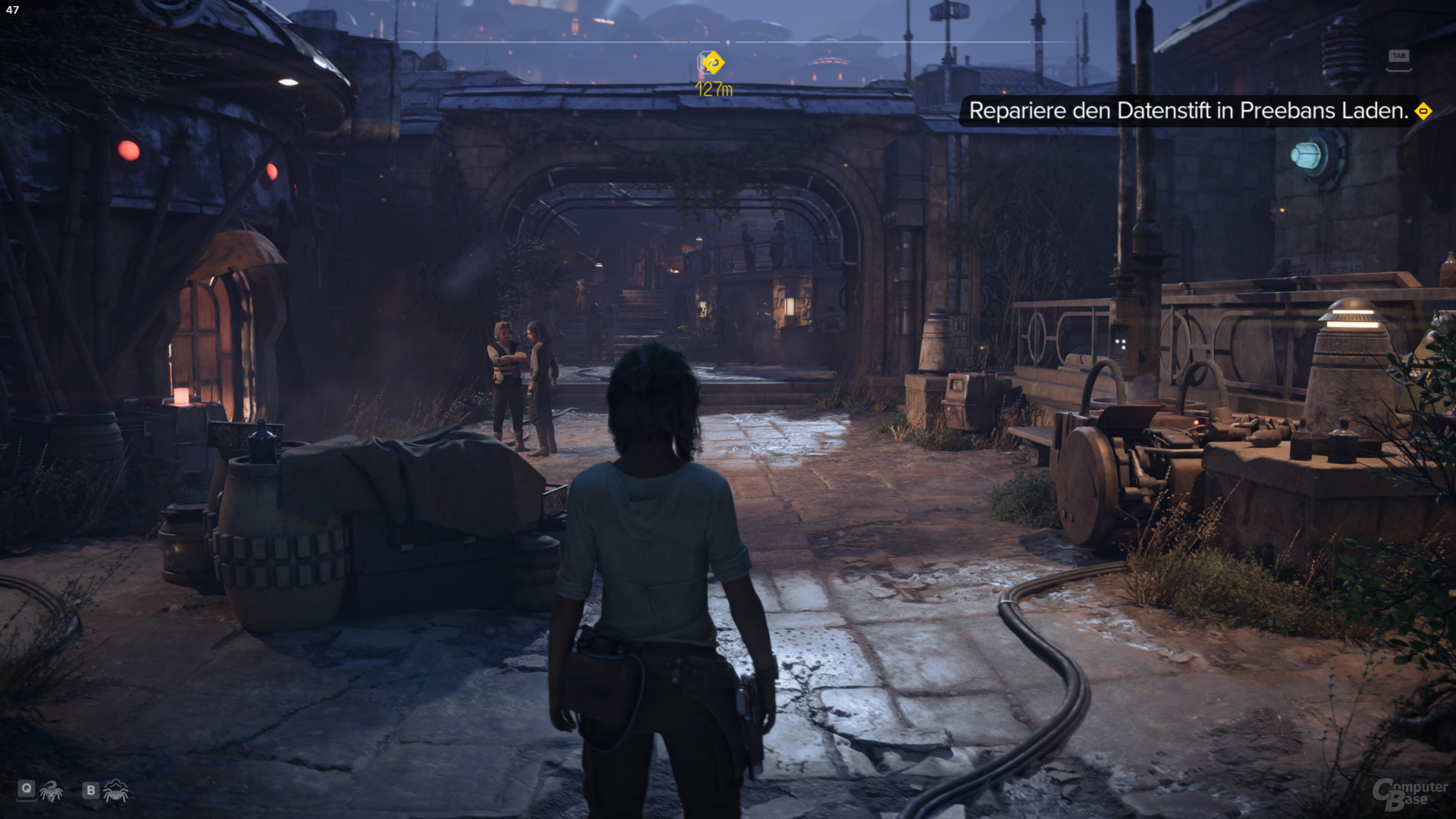
Task: Activate the Nix icon with the raised tail
Action: coord(52,791)
